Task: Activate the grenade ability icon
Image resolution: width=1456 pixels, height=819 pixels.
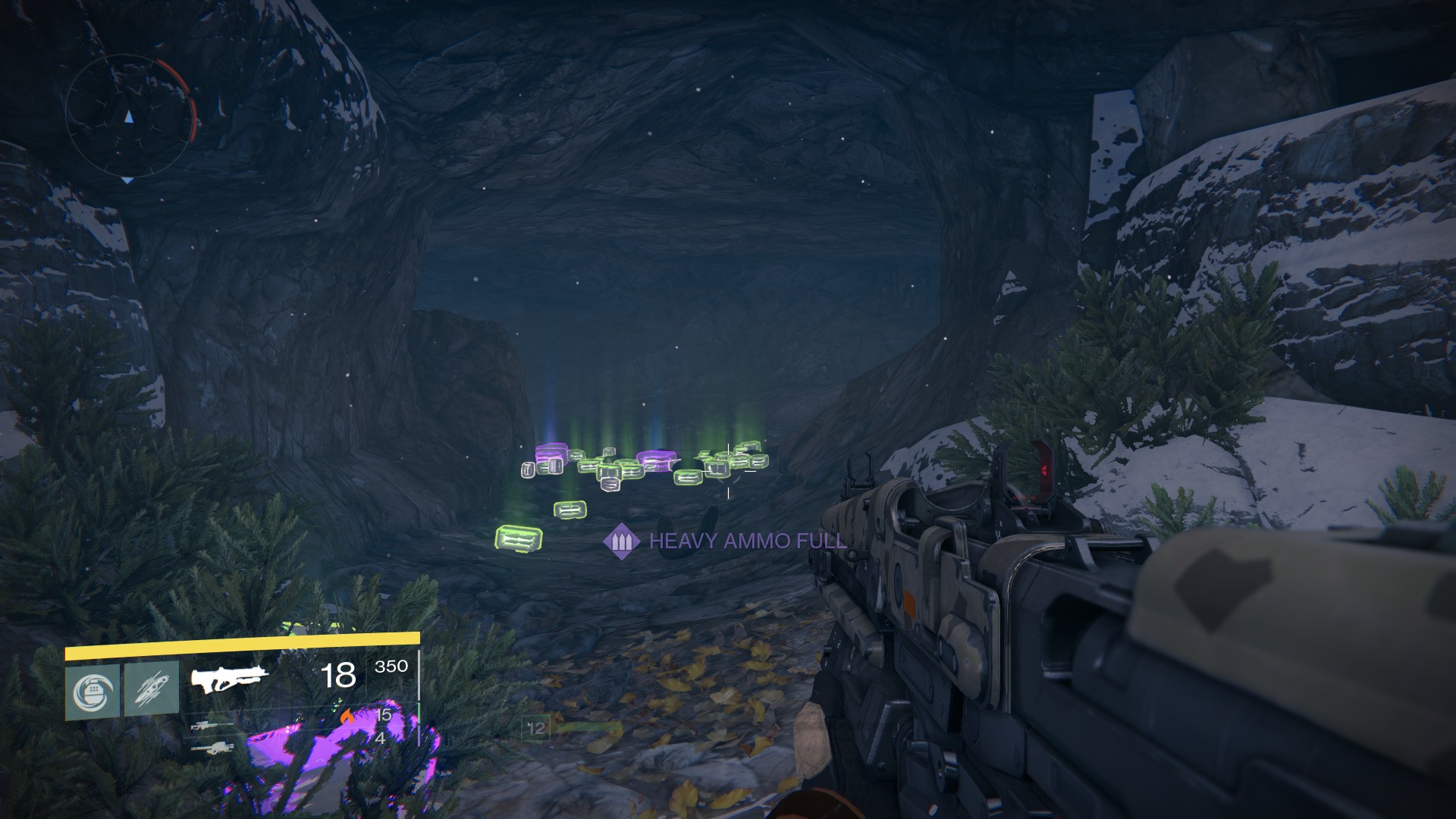Action: [92, 692]
